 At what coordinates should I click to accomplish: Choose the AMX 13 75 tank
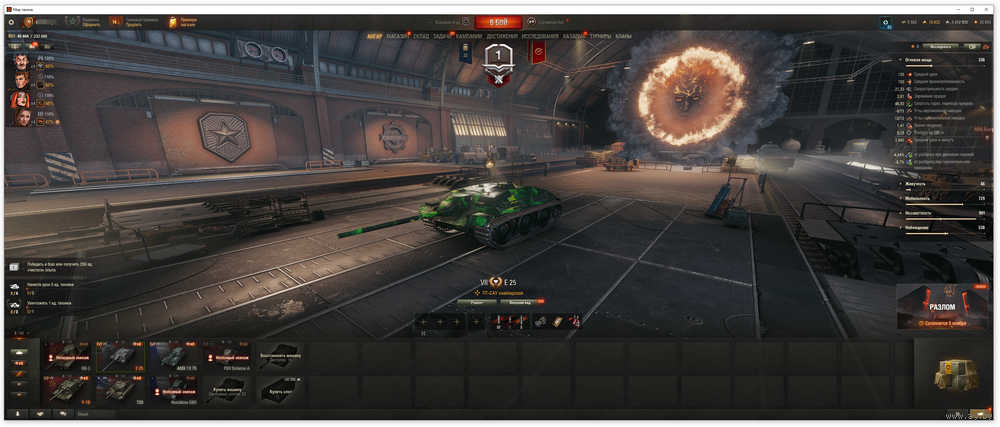click(171, 356)
